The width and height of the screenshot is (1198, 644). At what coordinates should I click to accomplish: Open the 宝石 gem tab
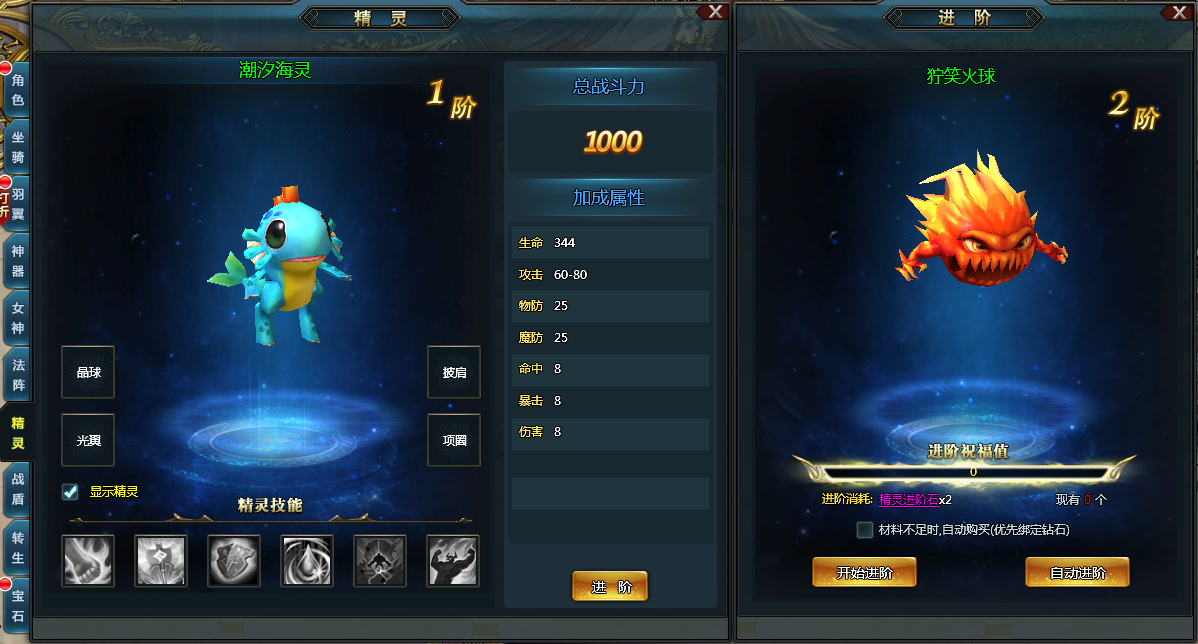(17, 605)
